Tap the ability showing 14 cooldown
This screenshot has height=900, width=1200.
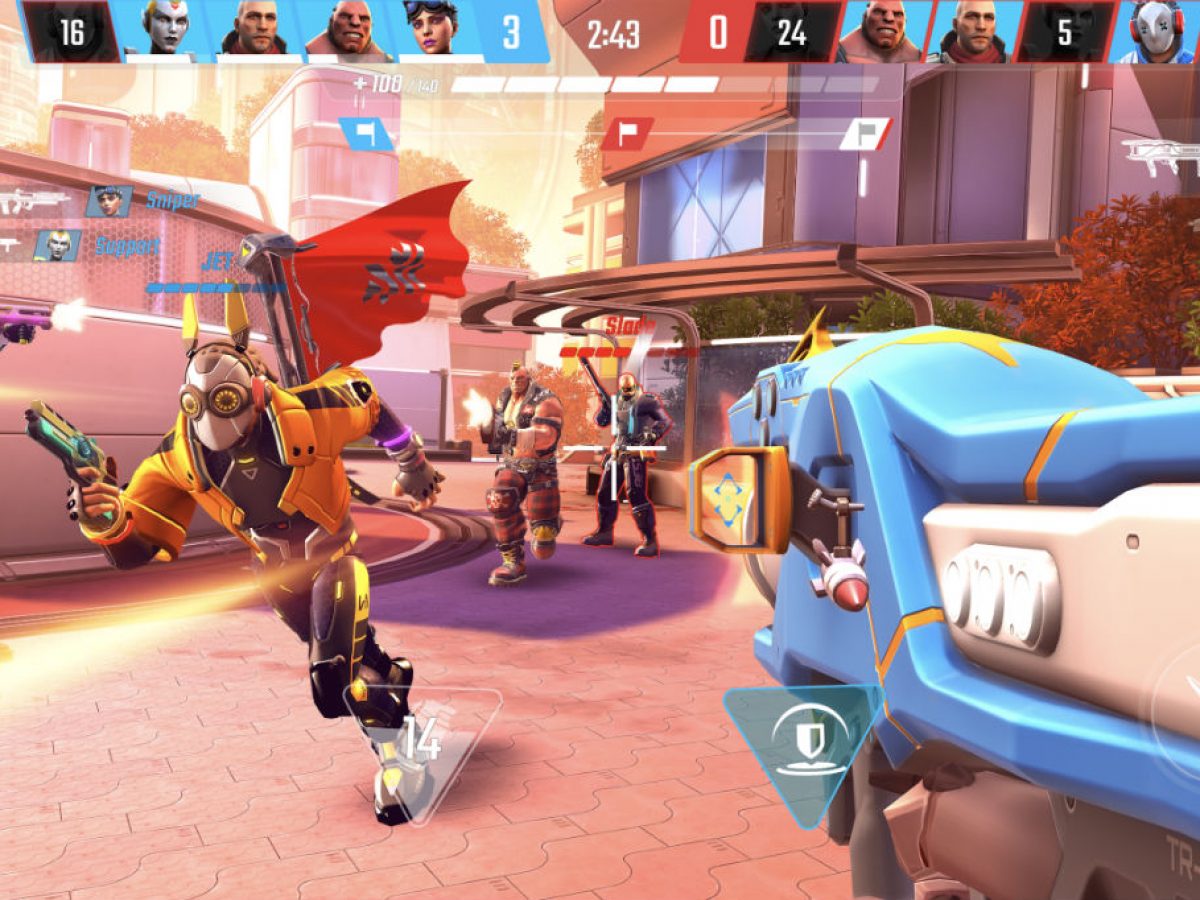421,742
